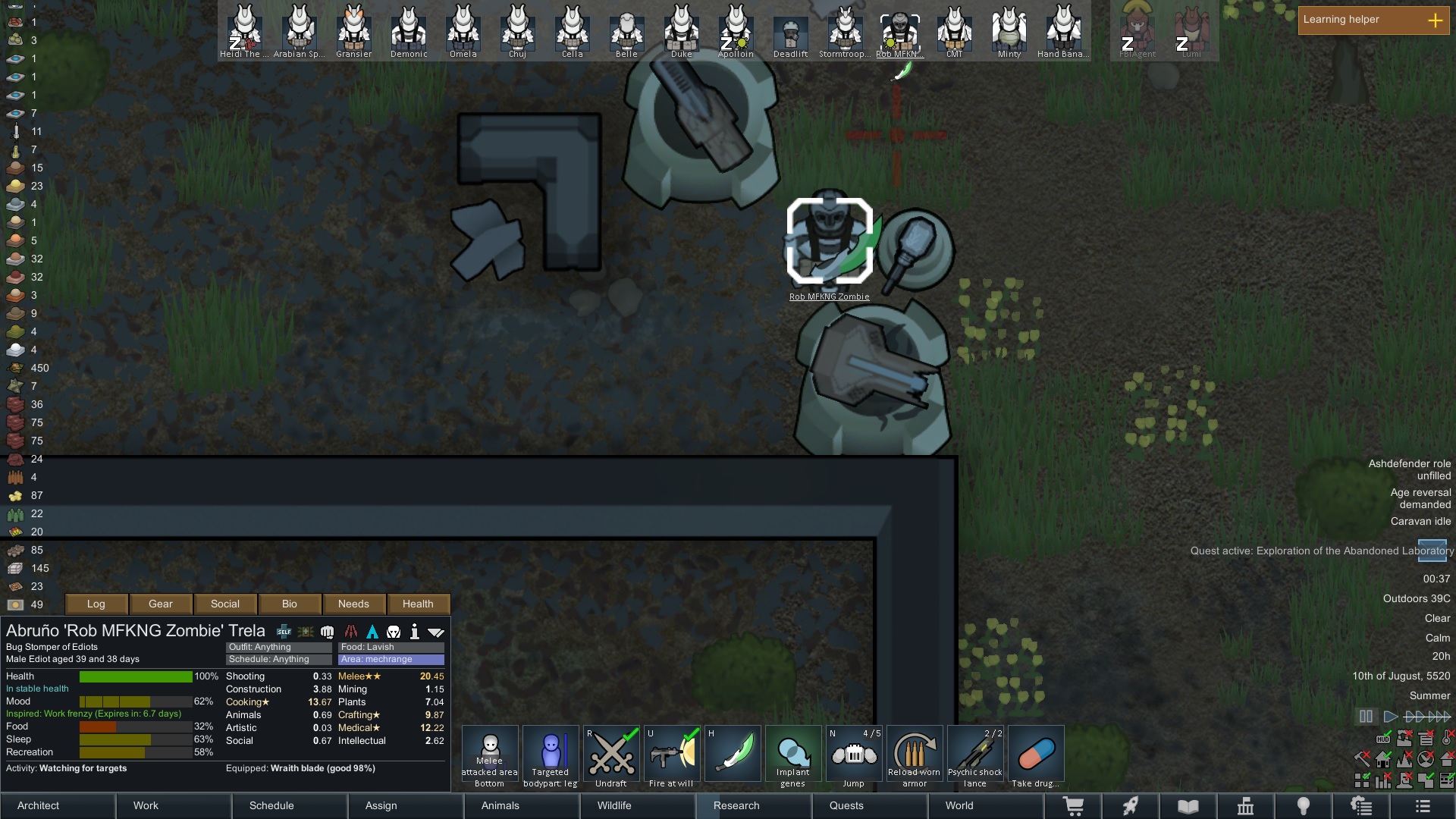Expand the Learning helper panel
This screenshot has height=819, width=1456.
click(x=1436, y=20)
